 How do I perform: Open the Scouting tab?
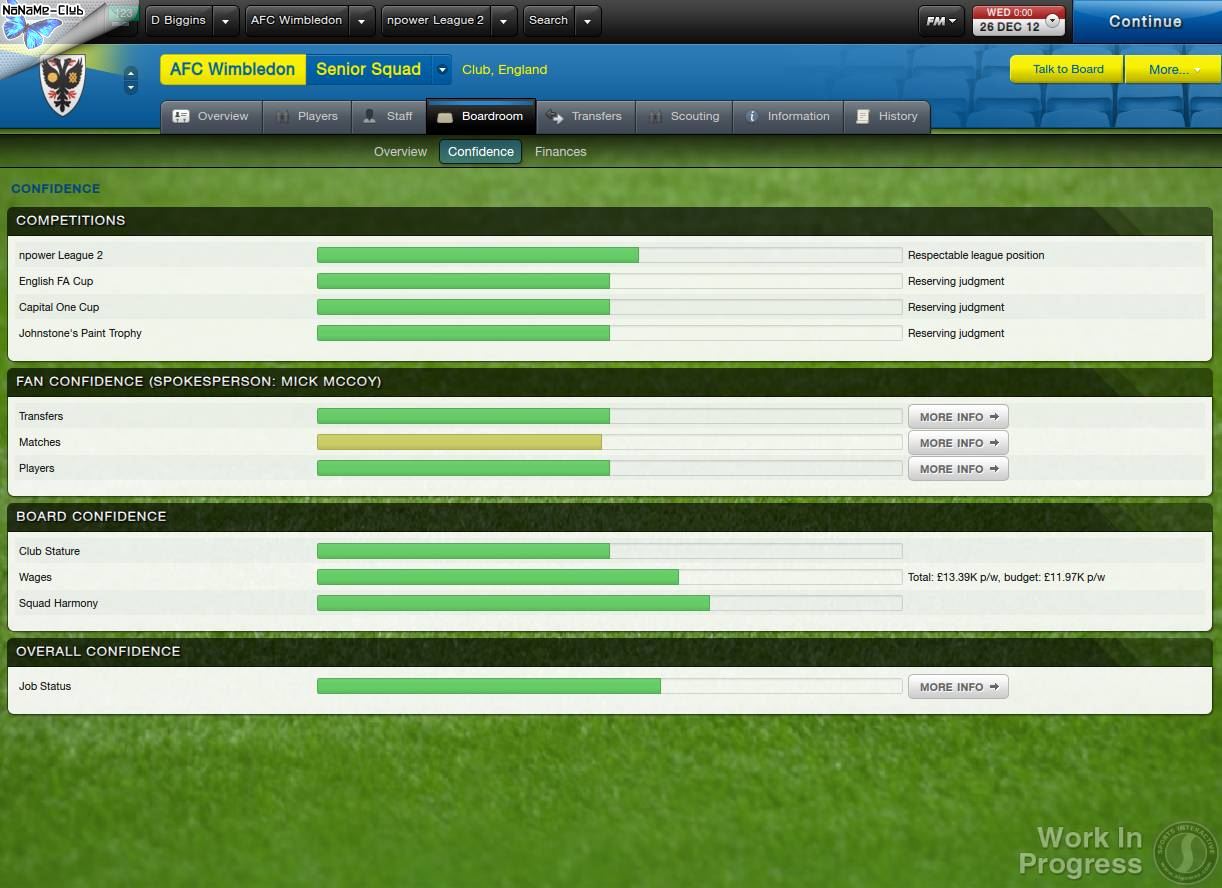(x=684, y=116)
